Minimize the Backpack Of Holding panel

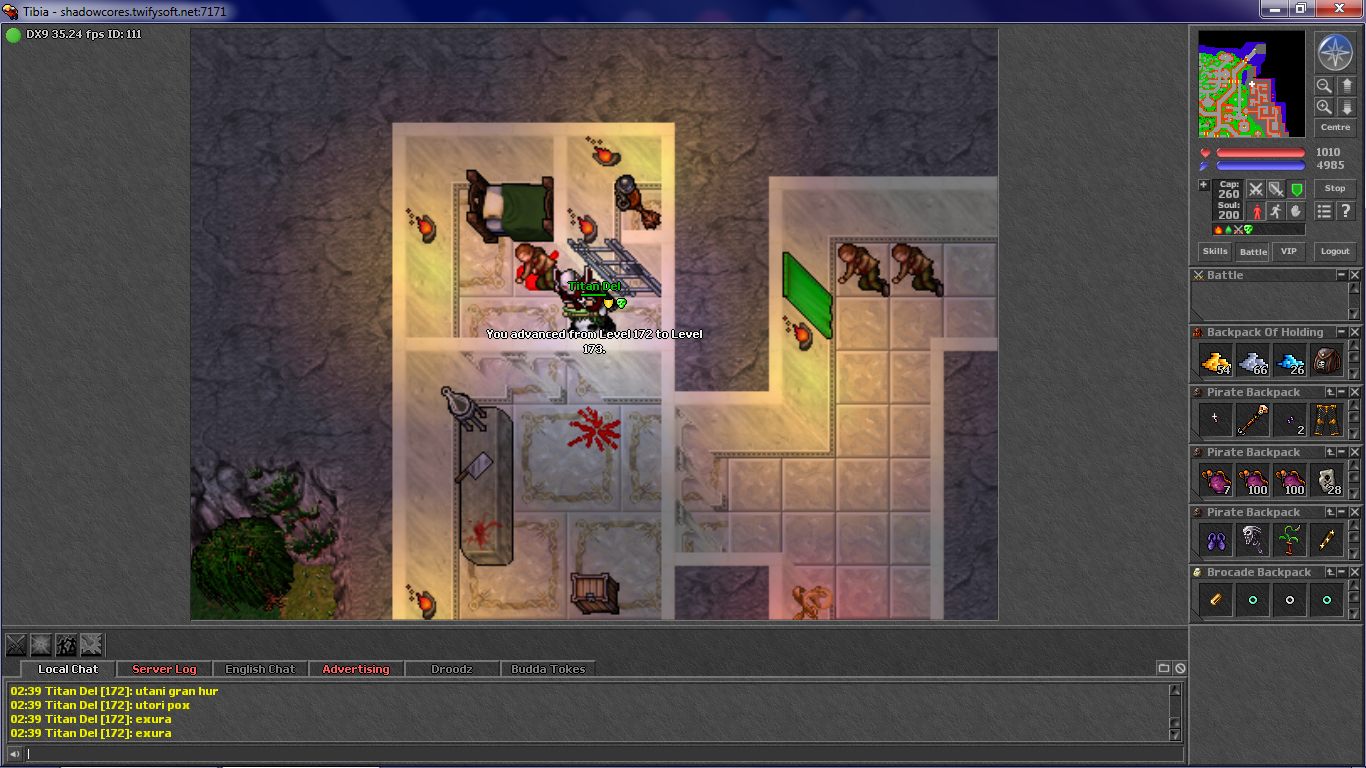tap(1342, 332)
